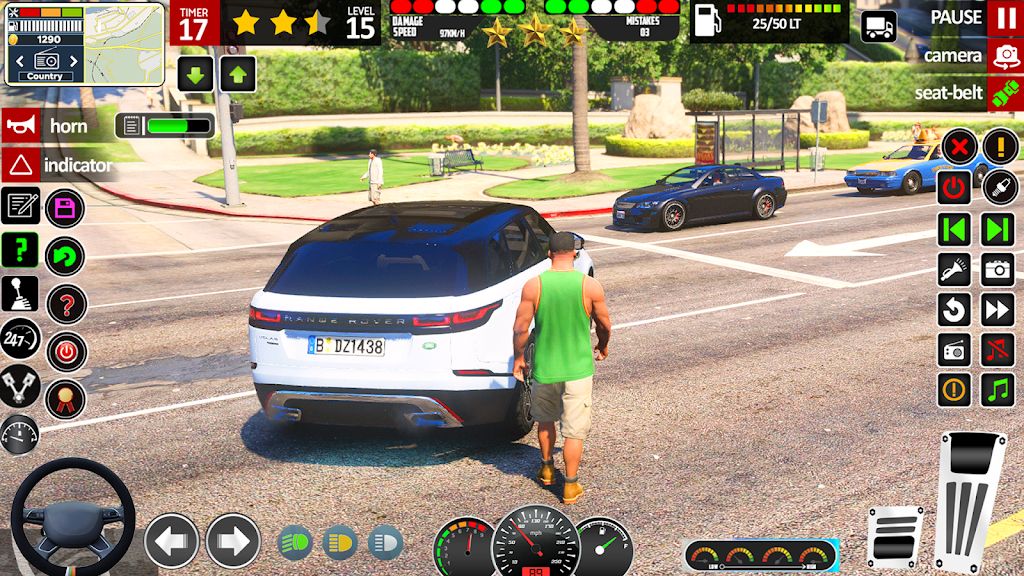The image size is (1024, 576).
Task: Skip to the next track
Action: pyautogui.click(x=998, y=229)
